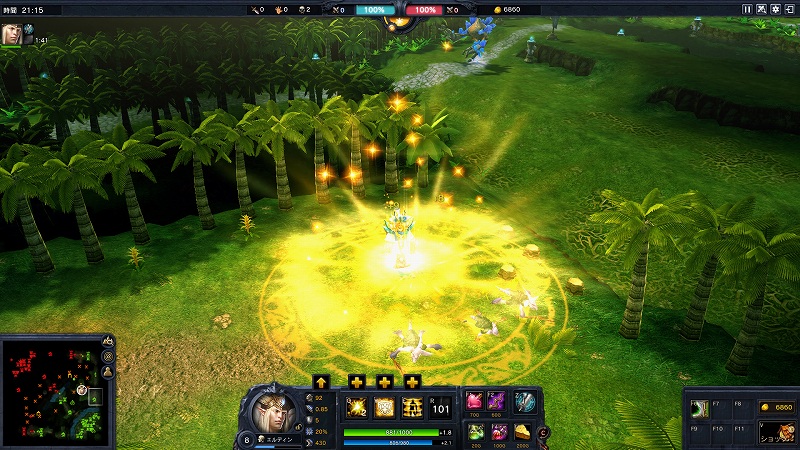This screenshot has width=800, height=450.
Task: Level up with the yellow up-arrow button
Action: (321, 381)
